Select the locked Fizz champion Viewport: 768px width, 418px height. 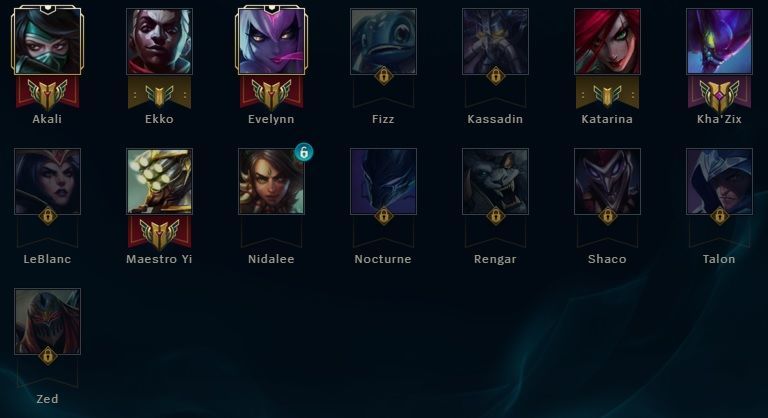(383, 42)
